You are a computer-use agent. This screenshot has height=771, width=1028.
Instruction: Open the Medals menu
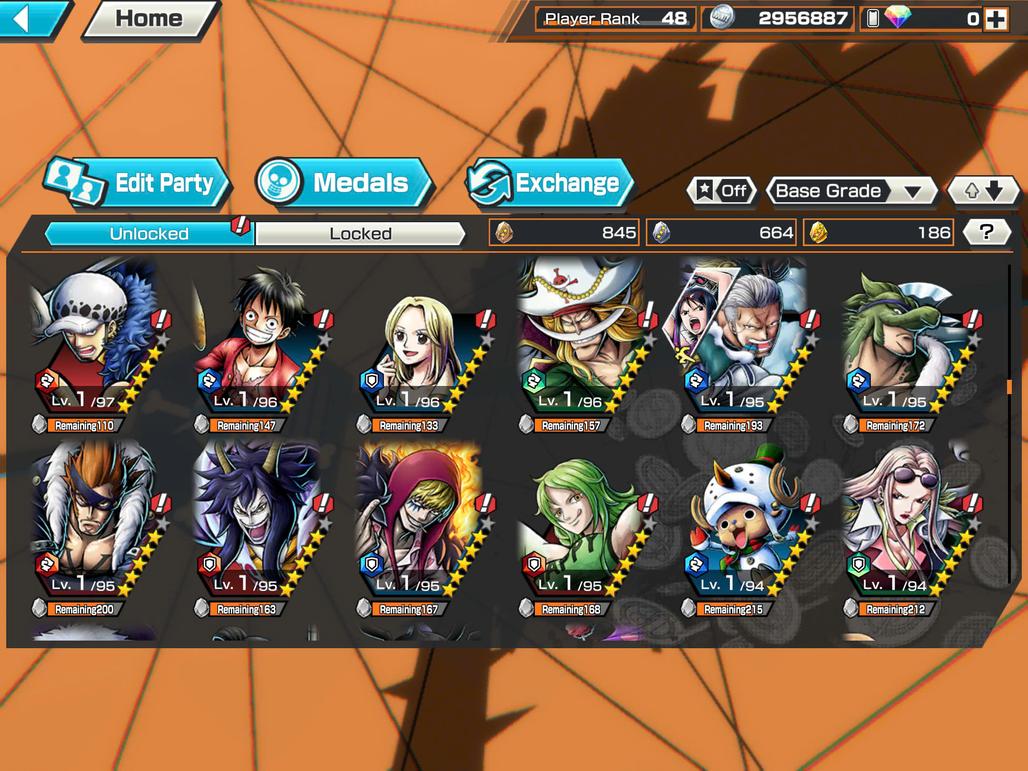(x=344, y=183)
